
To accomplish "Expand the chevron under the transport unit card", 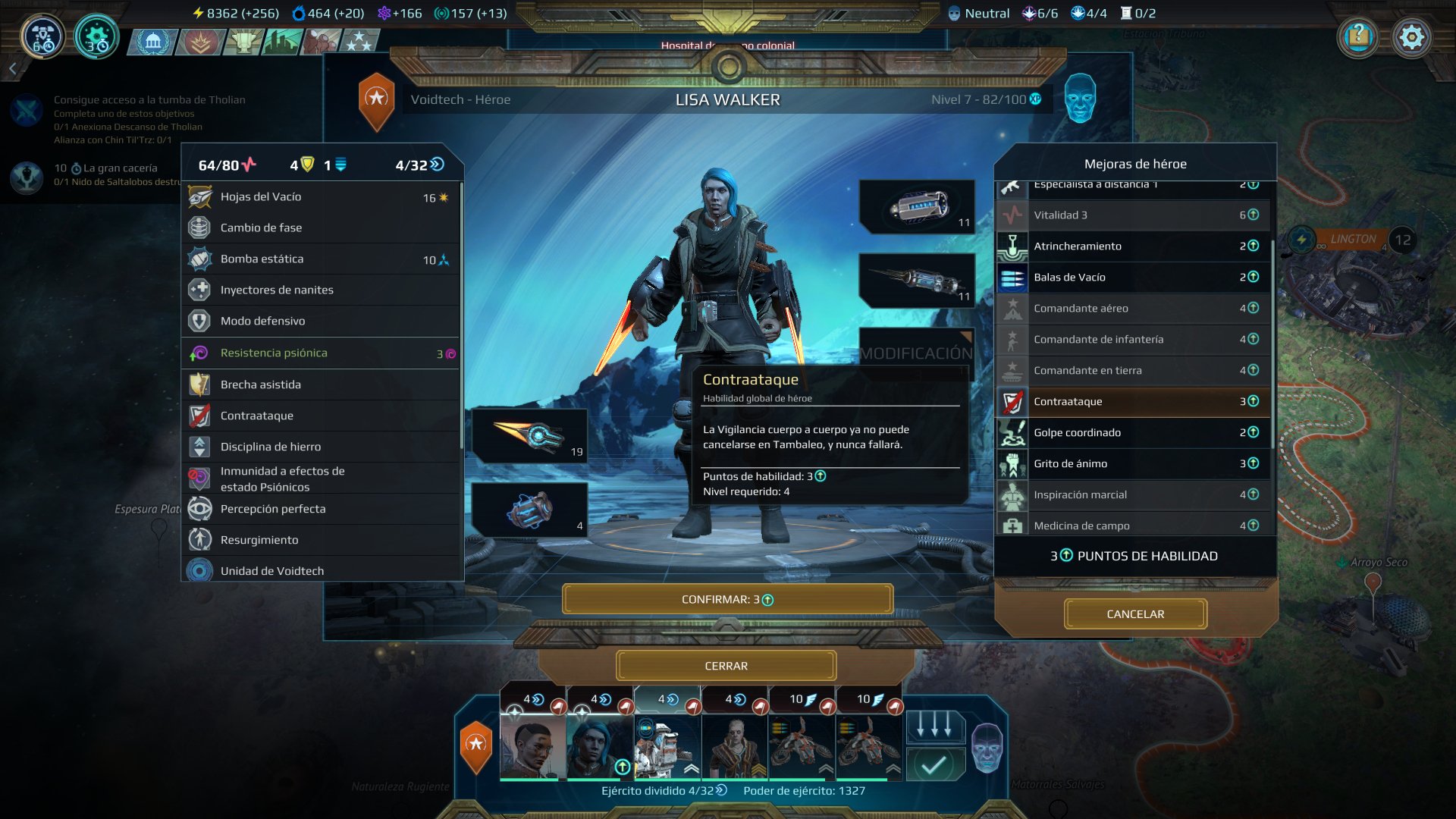I will point(825,768).
